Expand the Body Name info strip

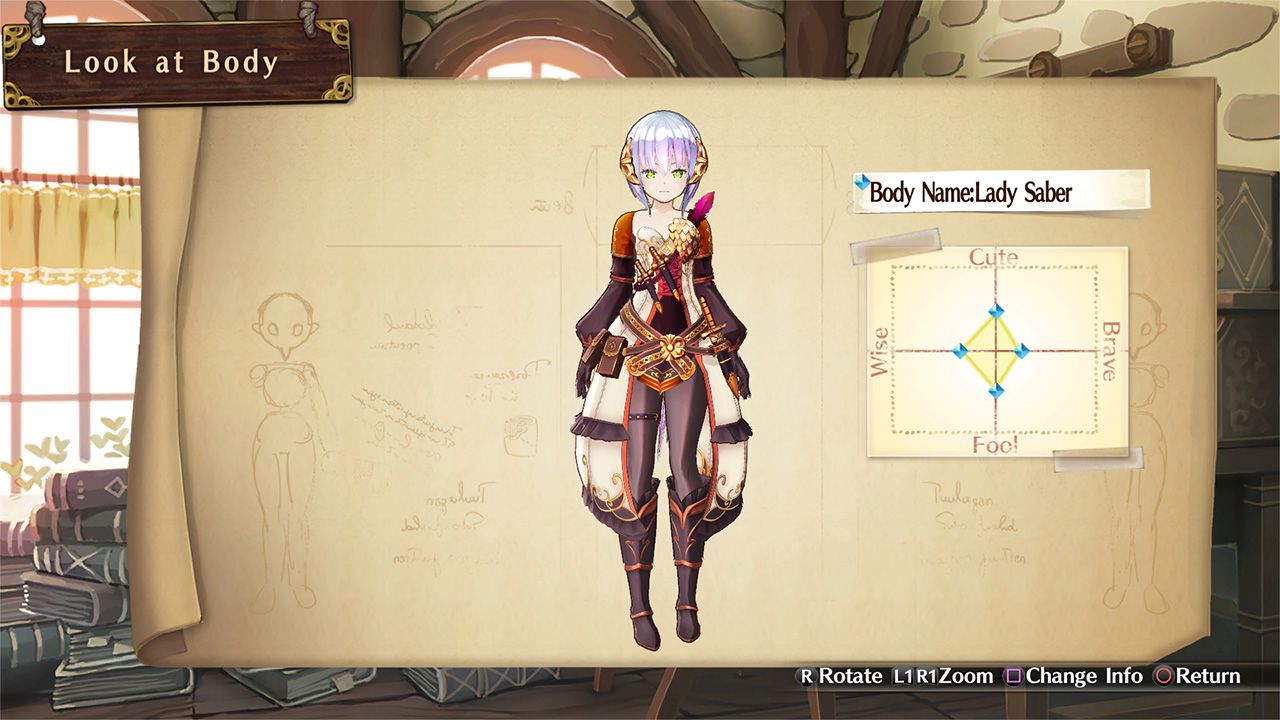[1000, 191]
